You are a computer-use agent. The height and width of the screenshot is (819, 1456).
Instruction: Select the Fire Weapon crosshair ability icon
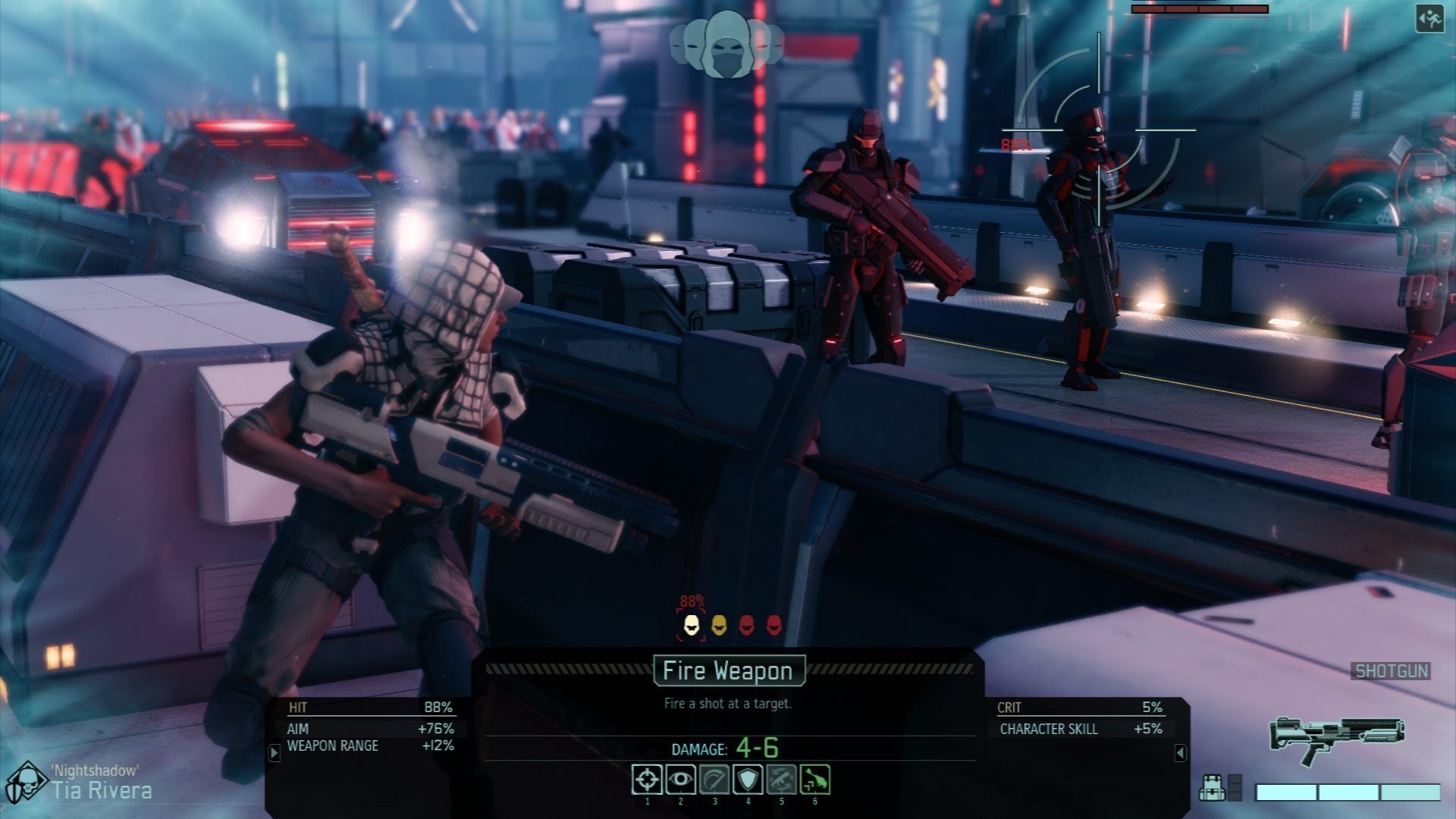[647, 780]
